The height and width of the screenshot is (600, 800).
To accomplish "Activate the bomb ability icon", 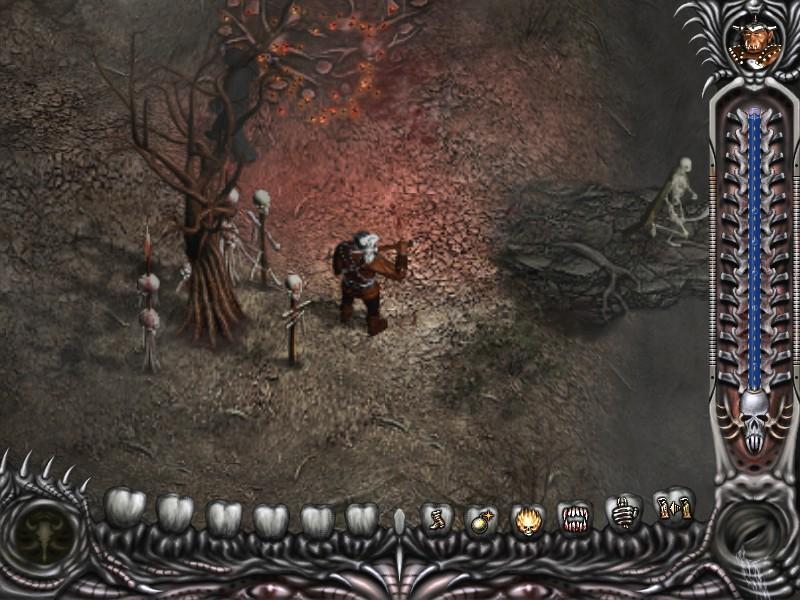I will 480,520.
